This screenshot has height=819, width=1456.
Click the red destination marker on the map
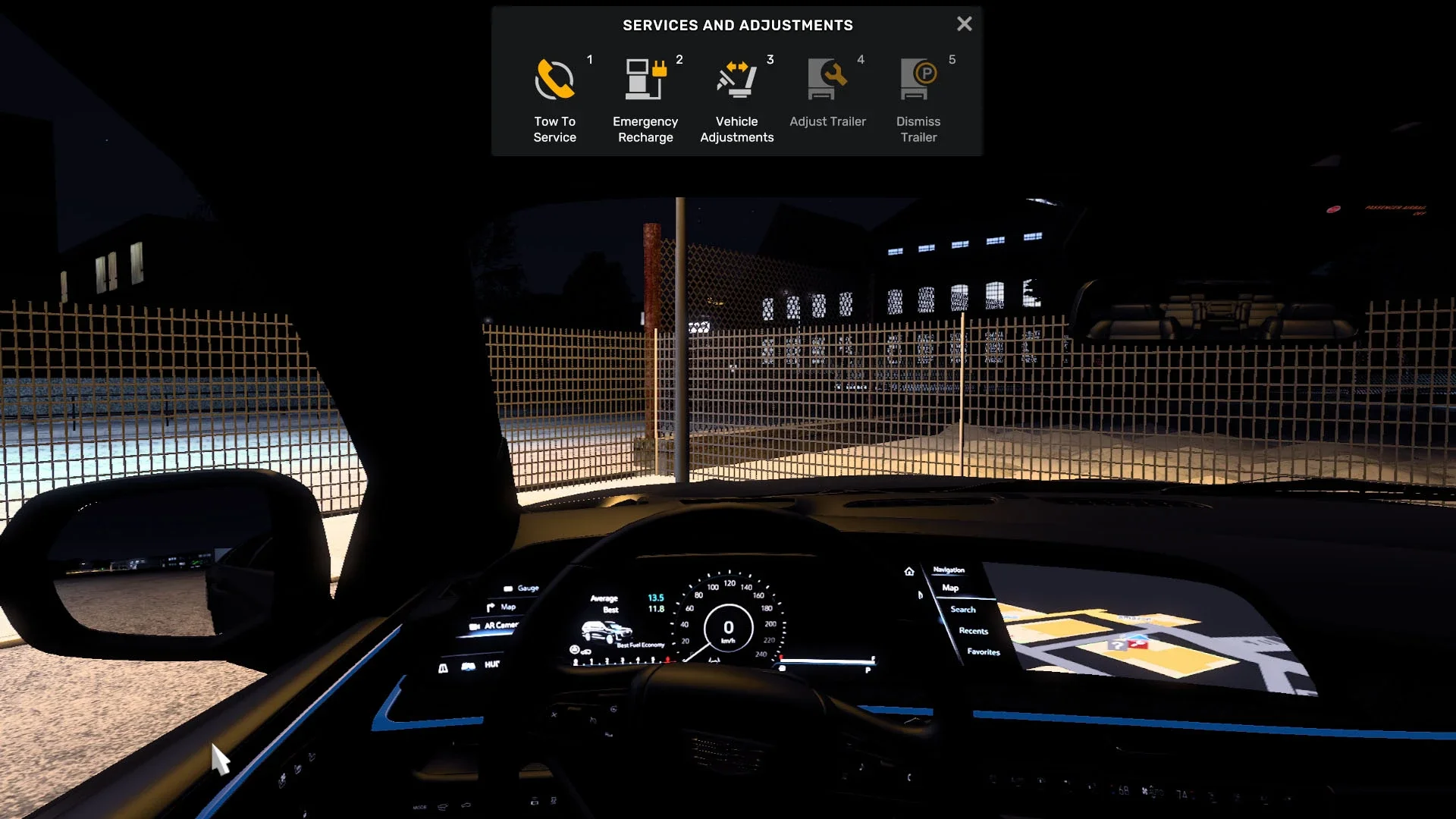click(x=1138, y=644)
